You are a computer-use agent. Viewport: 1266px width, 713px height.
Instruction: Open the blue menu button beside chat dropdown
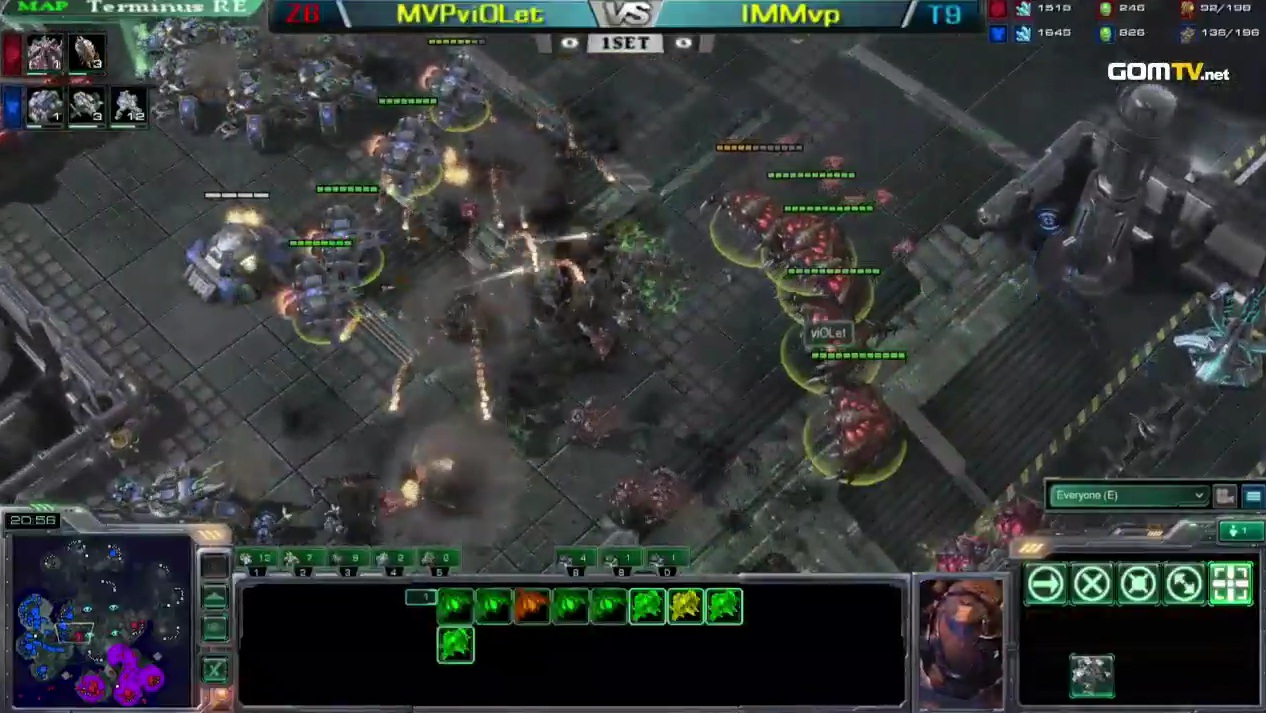1252,495
